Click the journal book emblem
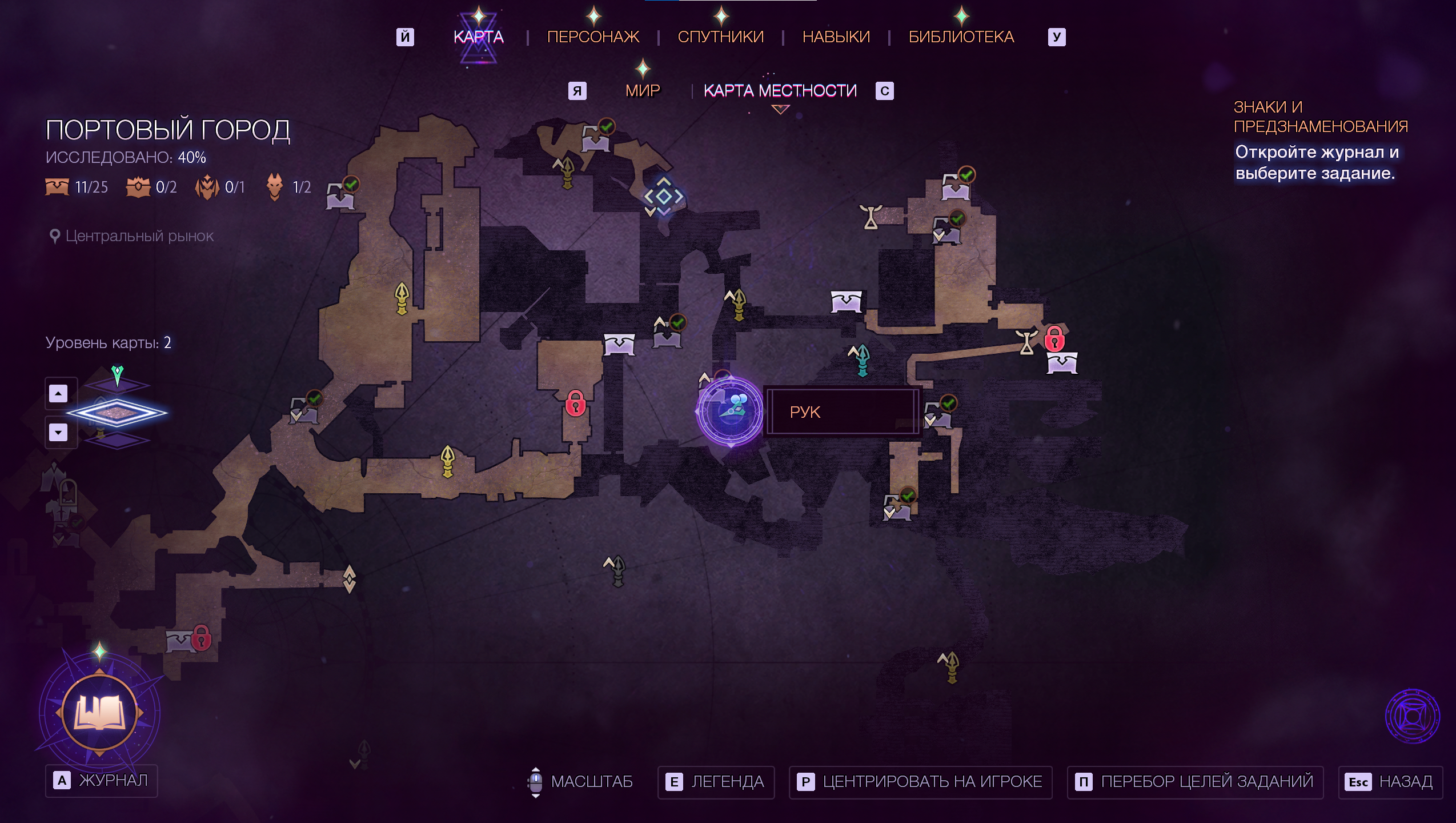The image size is (1456, 823). 99,712
